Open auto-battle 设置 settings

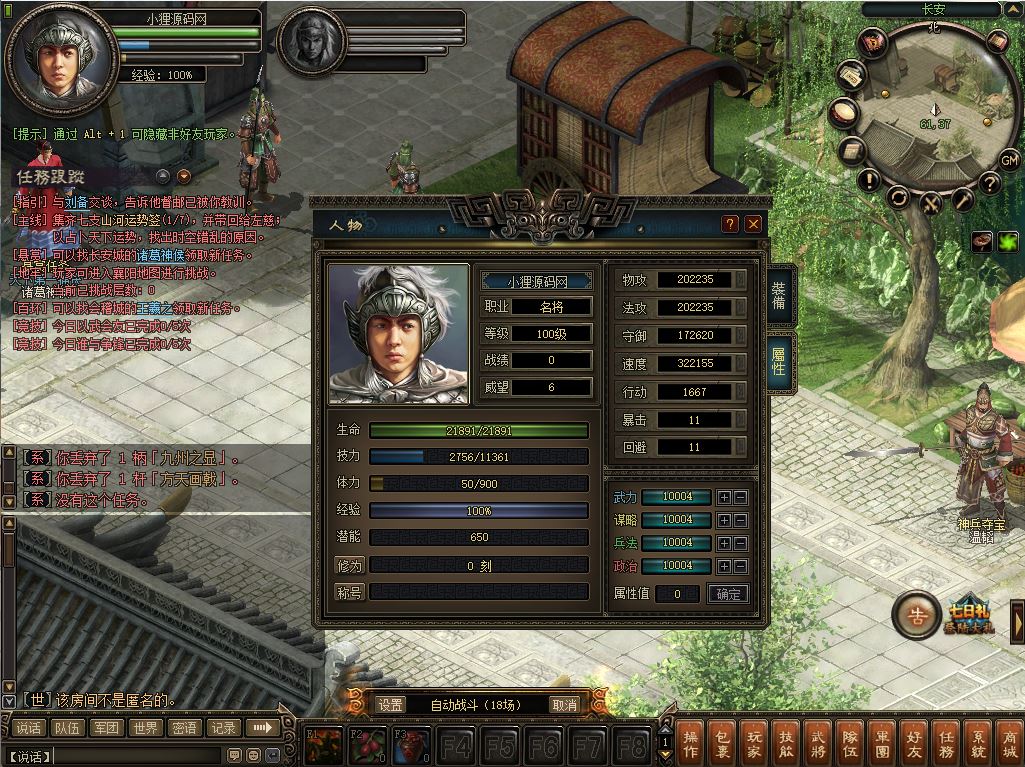(x=390, y=705)
